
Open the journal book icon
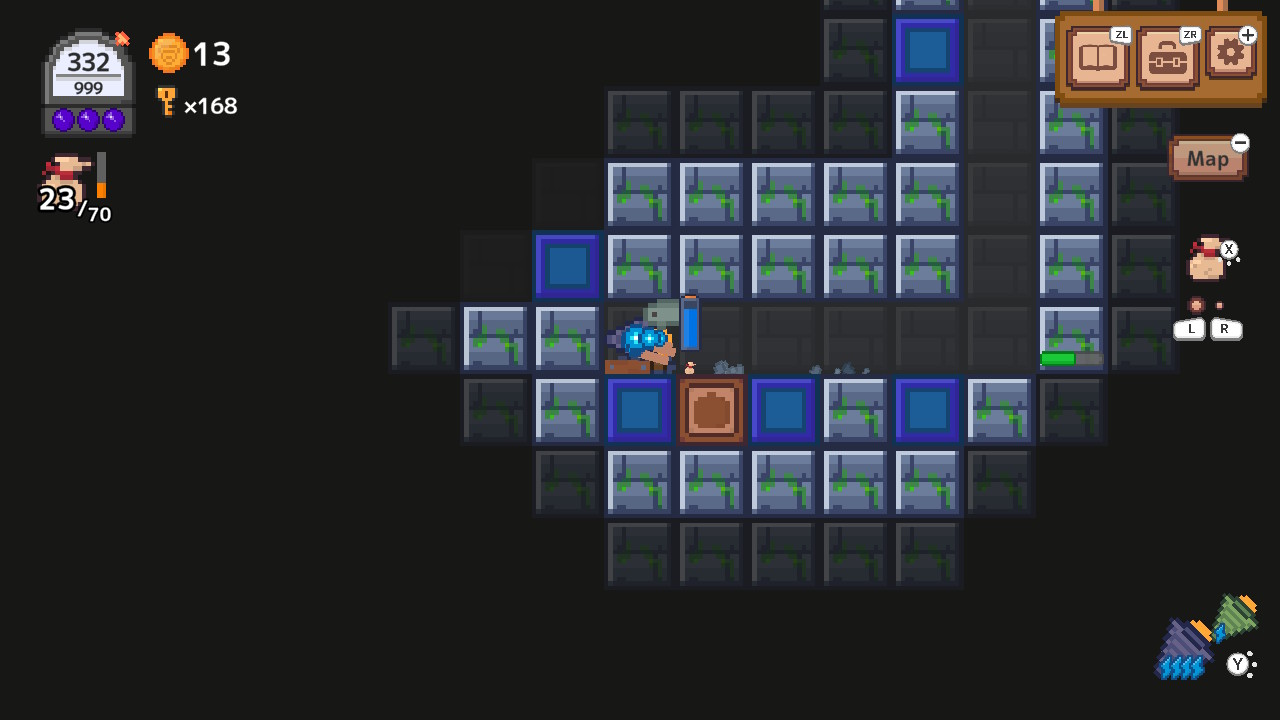(x=1097, y=57)
